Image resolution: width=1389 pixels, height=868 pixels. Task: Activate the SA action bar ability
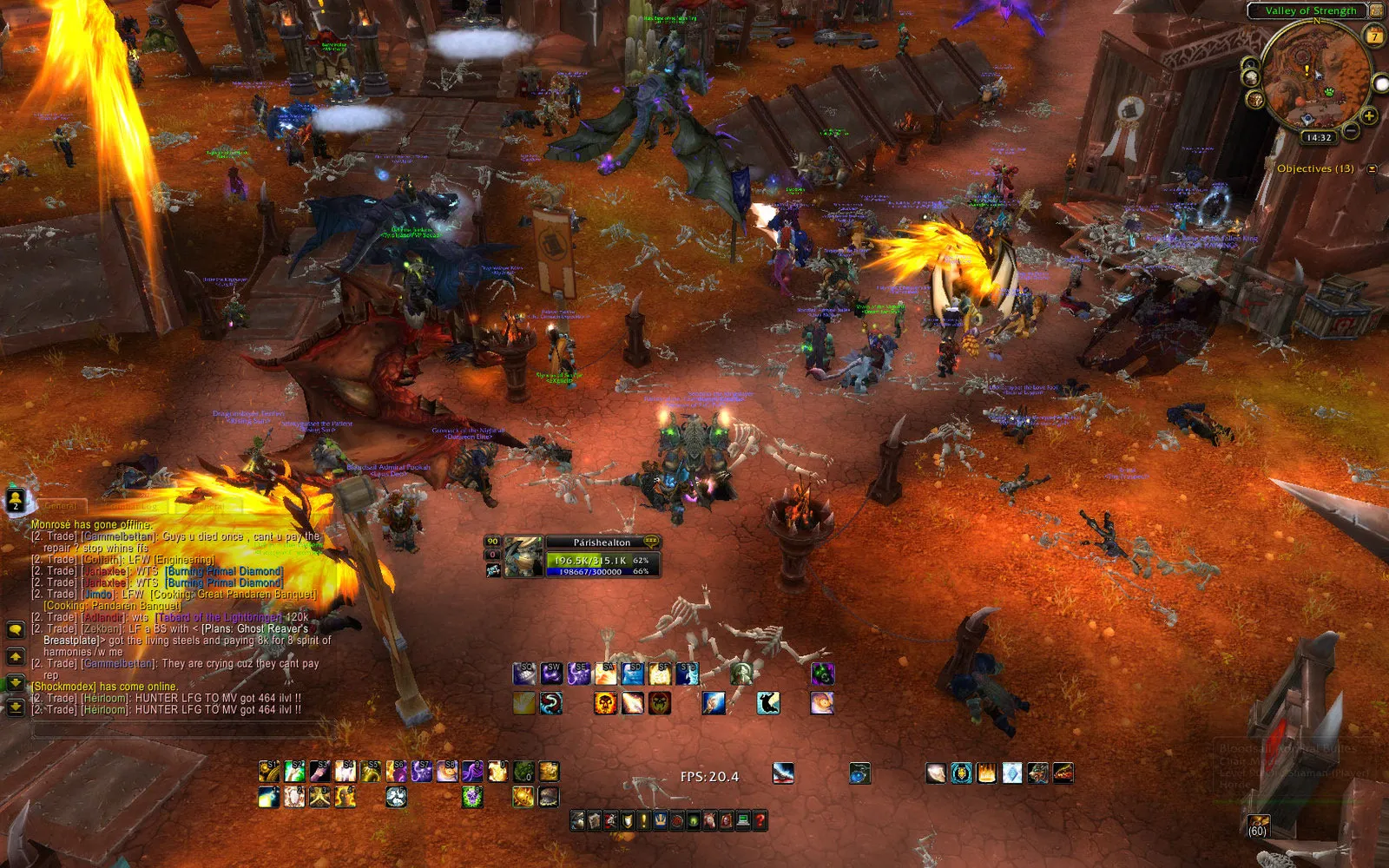pos(606,673)
